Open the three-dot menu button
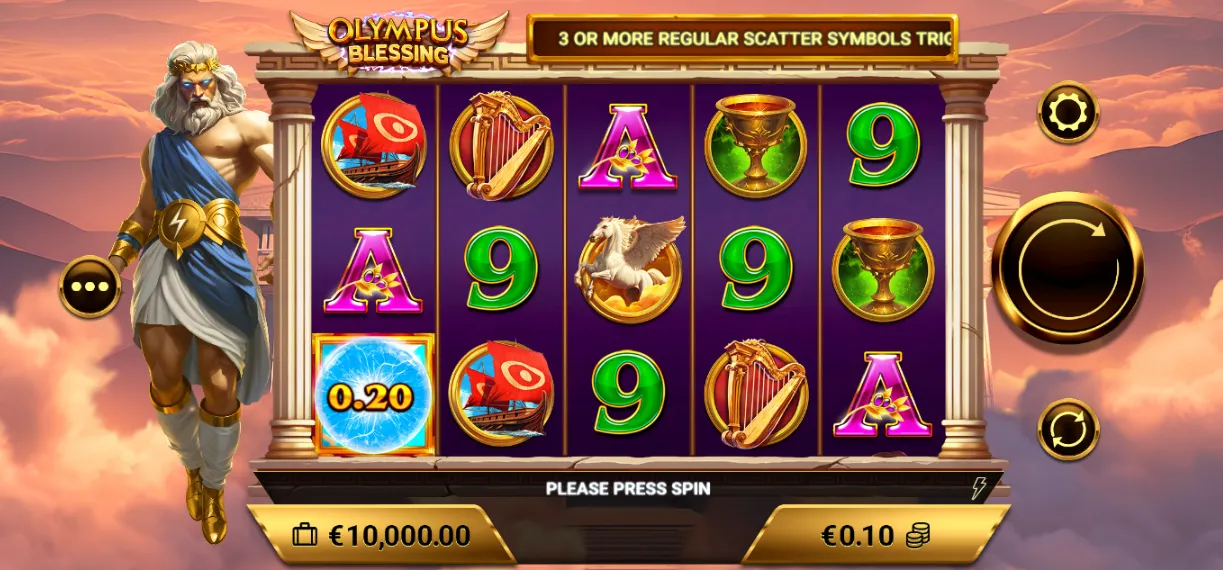This screenshot has height=570, width=1223. coord(90,286)
